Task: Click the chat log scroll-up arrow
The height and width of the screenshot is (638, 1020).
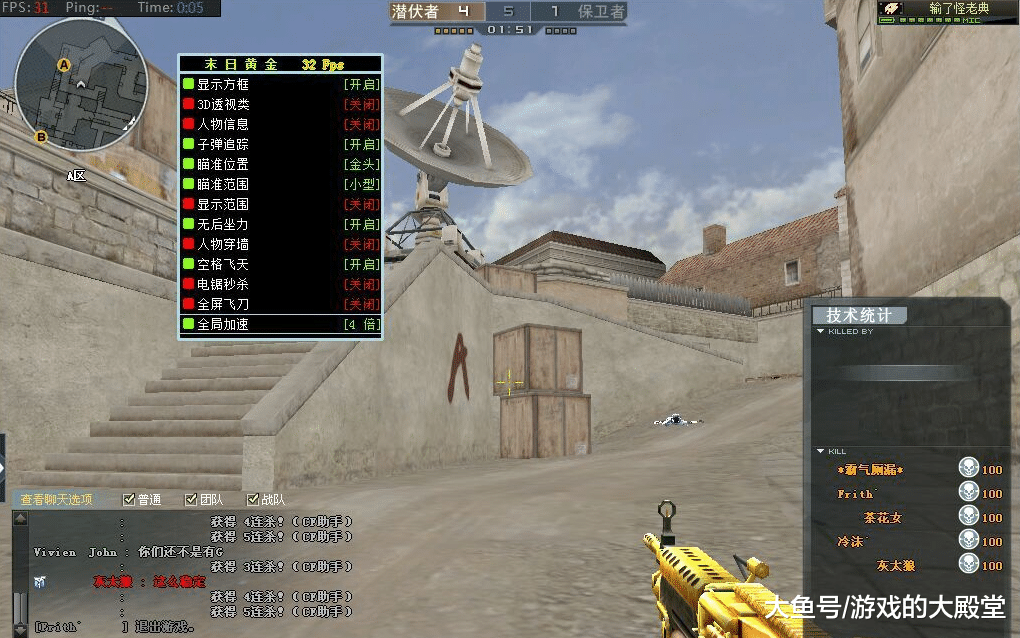Action: tap(19, 518)
